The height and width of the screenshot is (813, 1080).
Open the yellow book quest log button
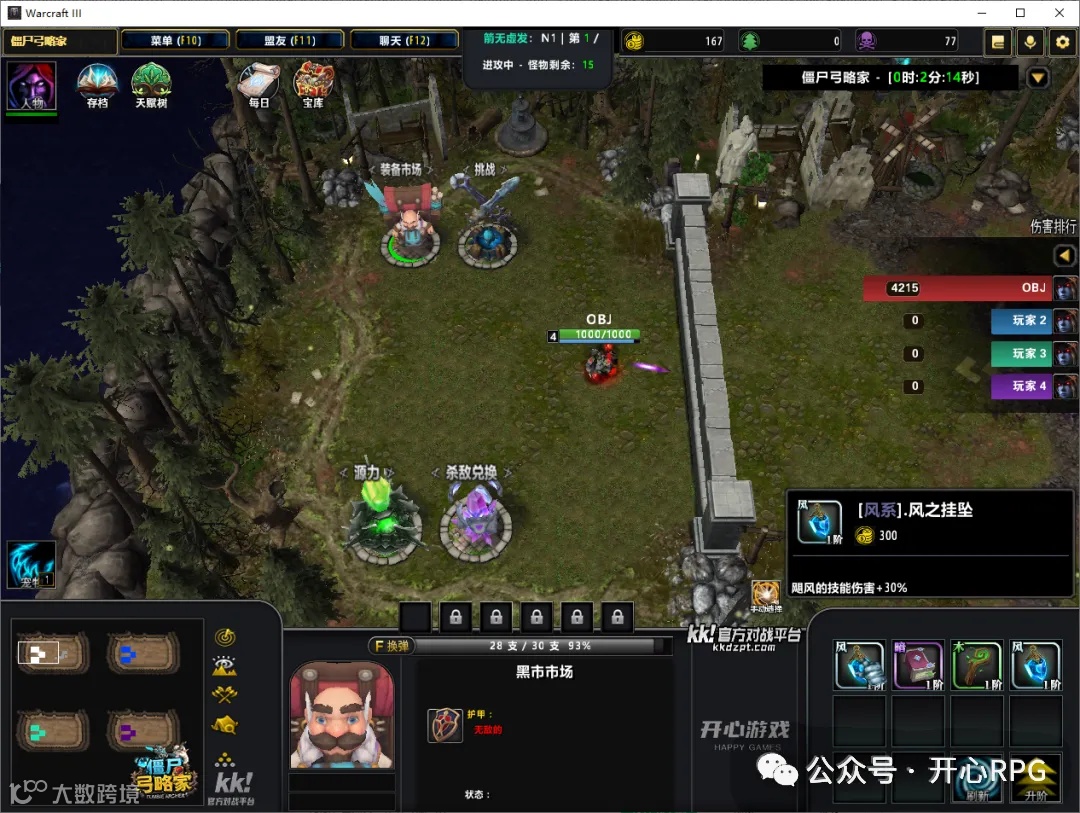(997, 42)
